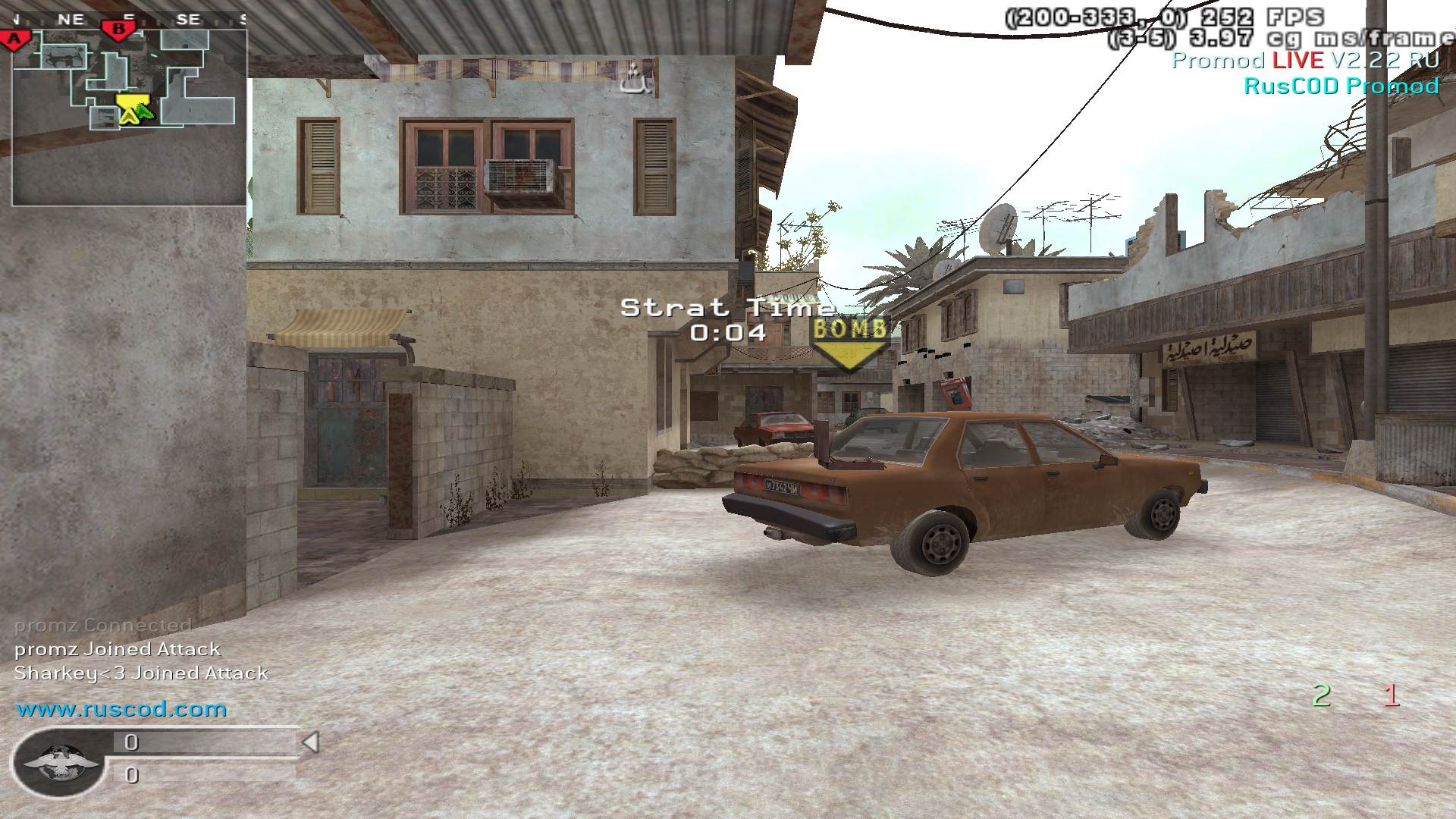Image resolution: width=1456 pixels, height=819 pixels.
Task: Select the B bomb site marker
Action: click(x=118, y=30)
